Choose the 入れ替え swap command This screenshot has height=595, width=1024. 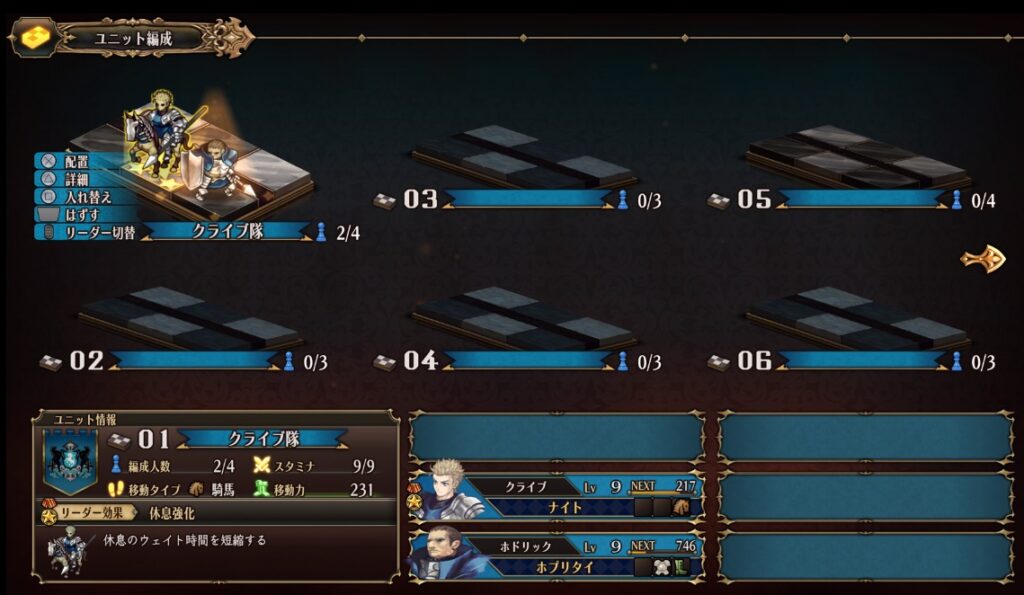click(x=82, y=197)
